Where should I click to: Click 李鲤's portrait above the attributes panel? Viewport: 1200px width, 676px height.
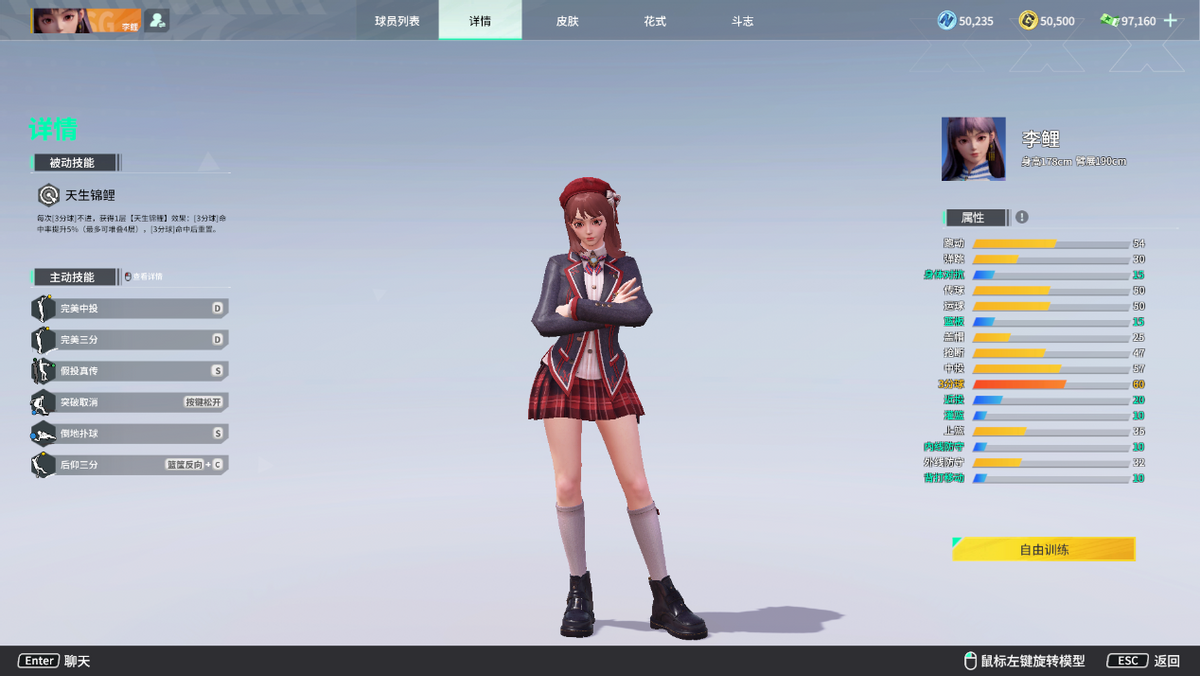[x=973, y=149]
